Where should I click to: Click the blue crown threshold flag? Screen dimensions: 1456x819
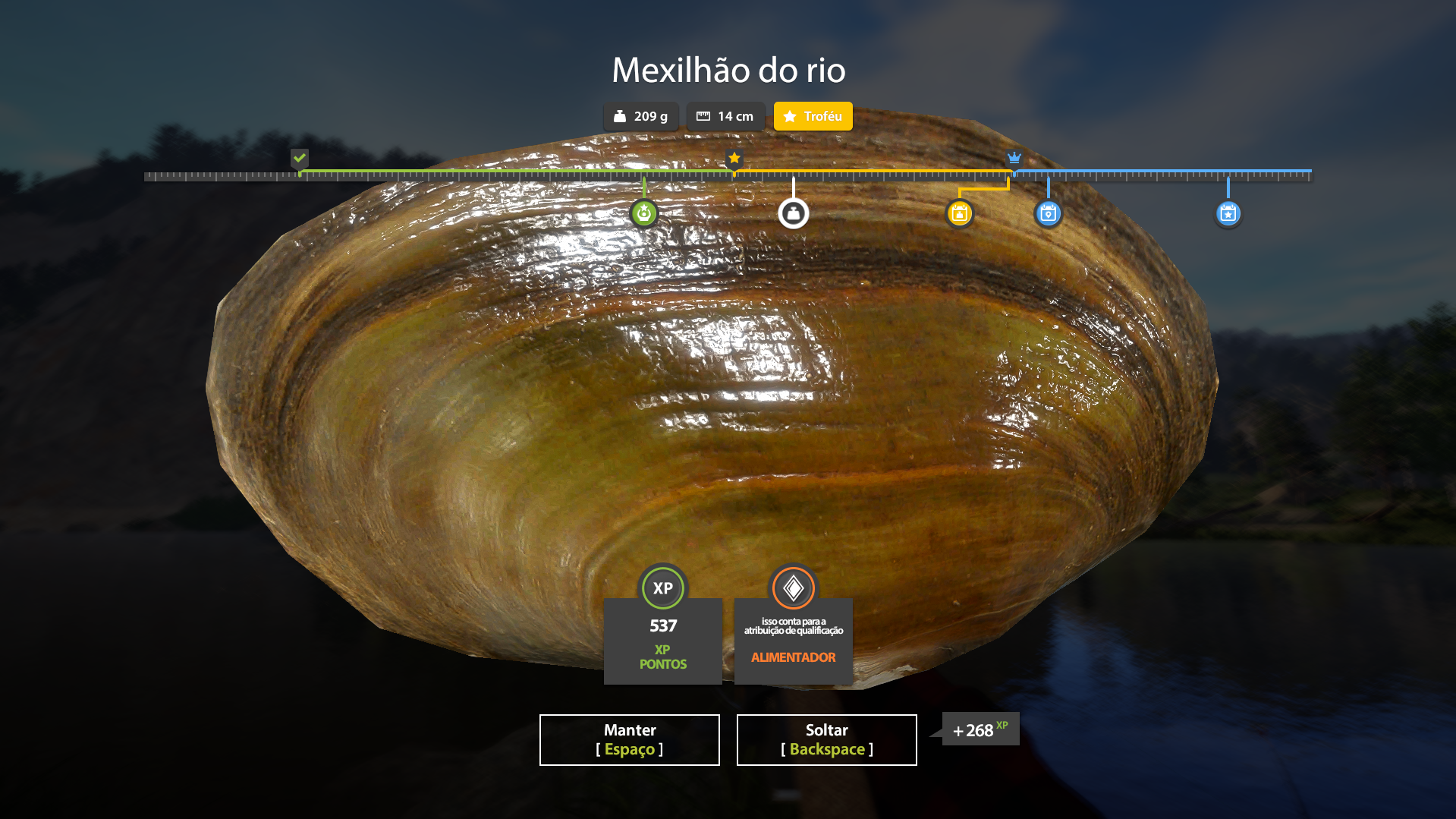(x=1014, y=158)
